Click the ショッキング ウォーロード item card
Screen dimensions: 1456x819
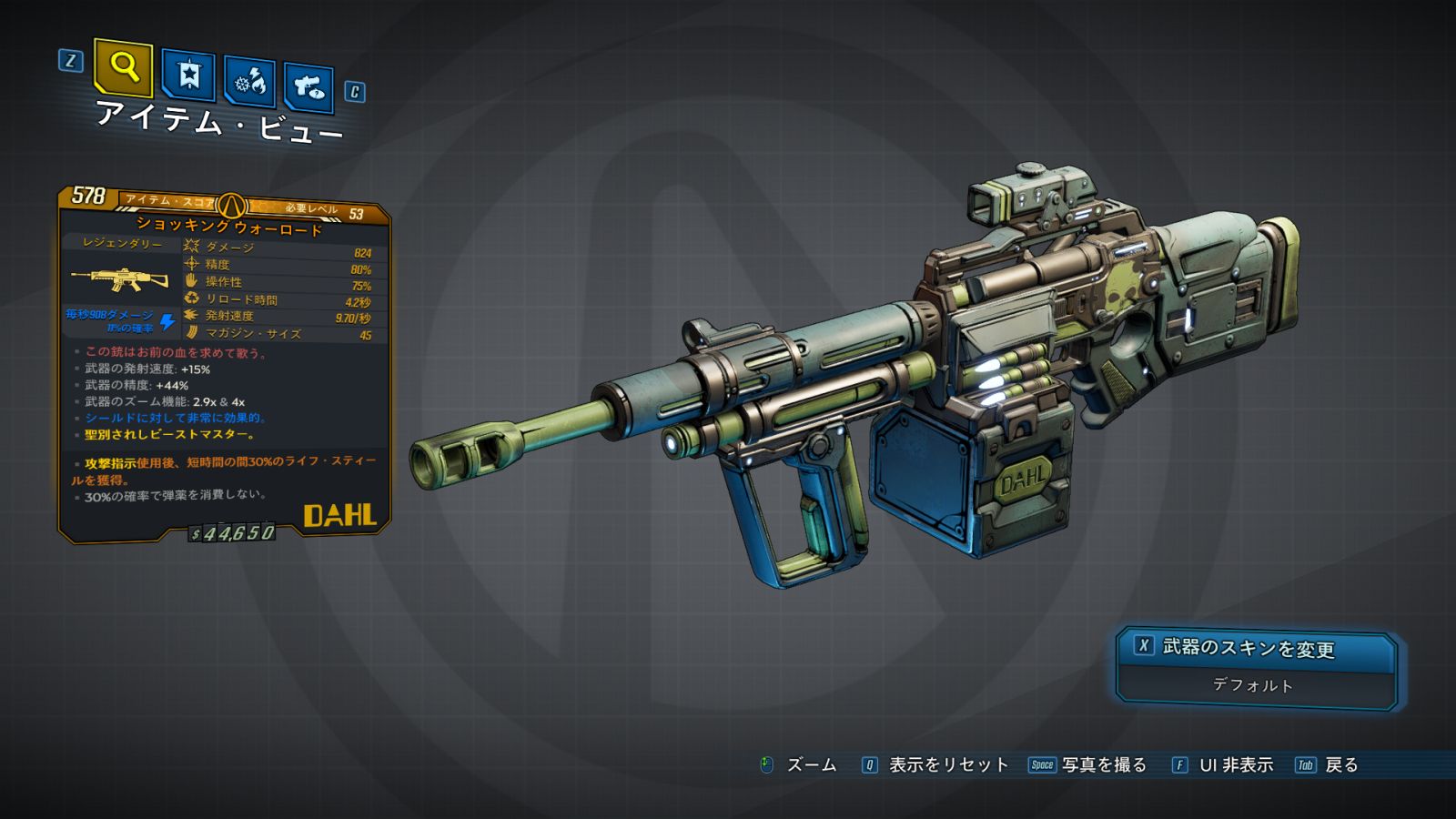tap(224, 364)
